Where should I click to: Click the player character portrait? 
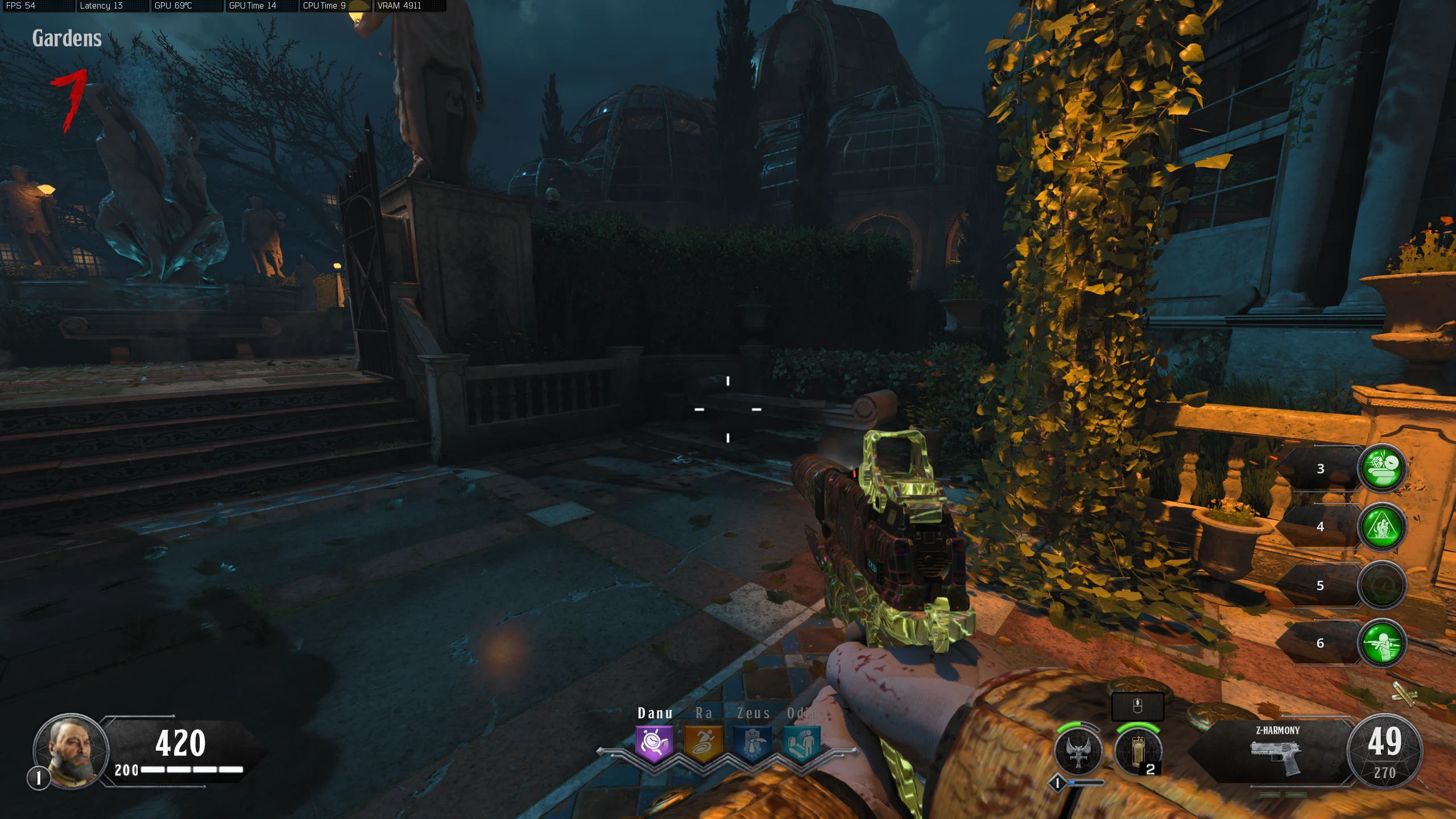(x=71, y=750)
